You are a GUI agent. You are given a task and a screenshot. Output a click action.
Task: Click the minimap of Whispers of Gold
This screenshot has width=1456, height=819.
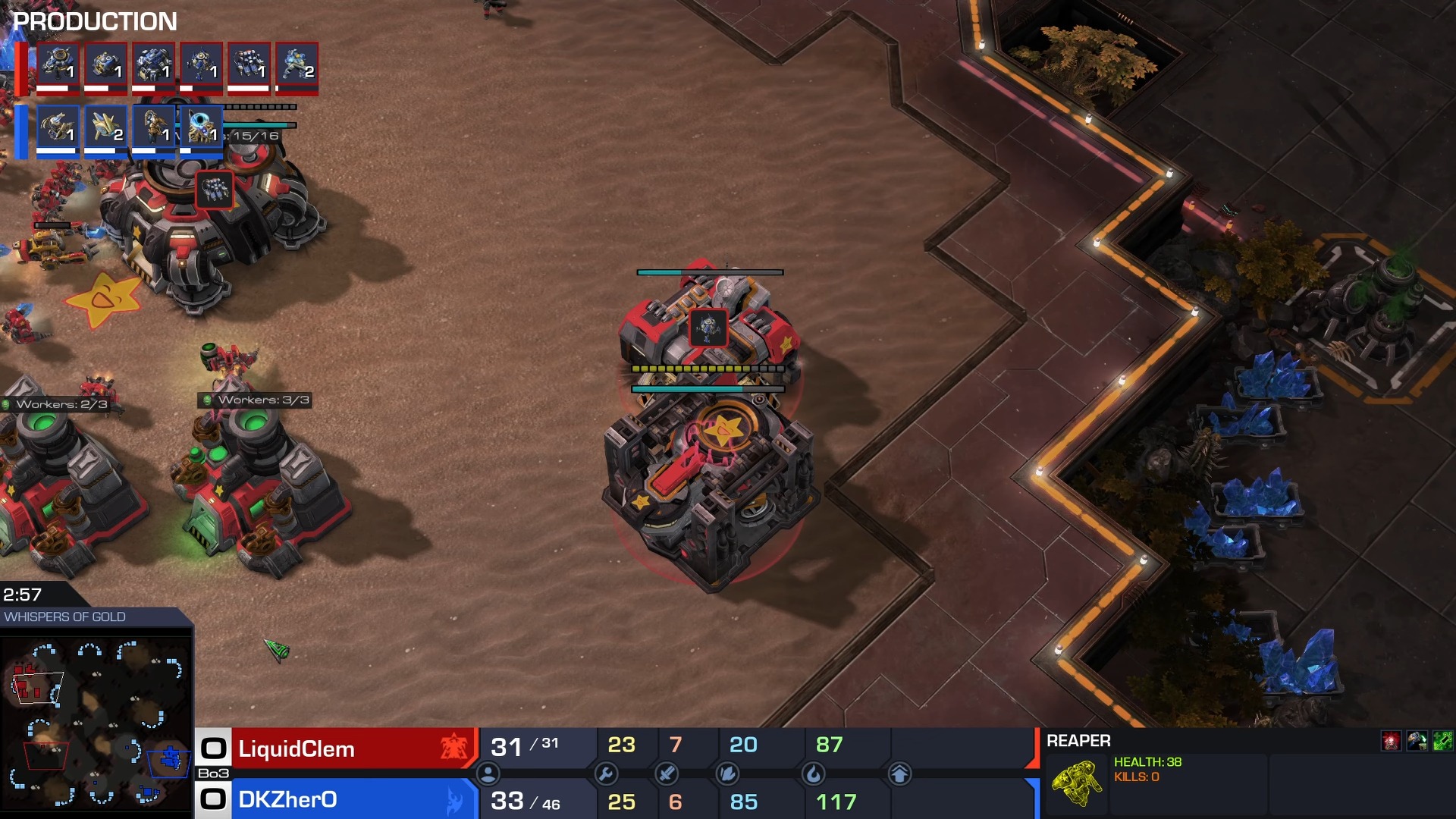pos(96,722)
